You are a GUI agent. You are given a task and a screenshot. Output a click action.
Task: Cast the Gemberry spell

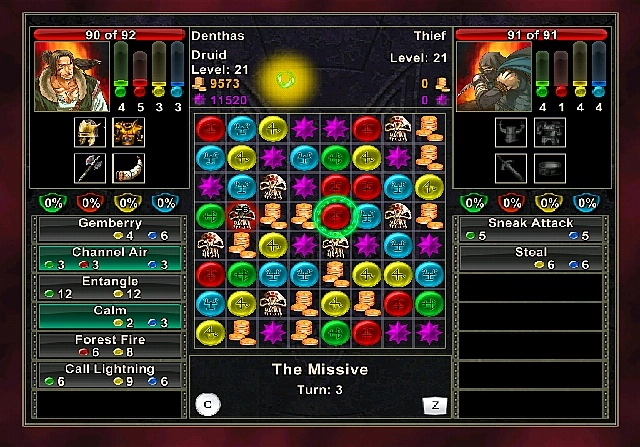coord(109,229)
